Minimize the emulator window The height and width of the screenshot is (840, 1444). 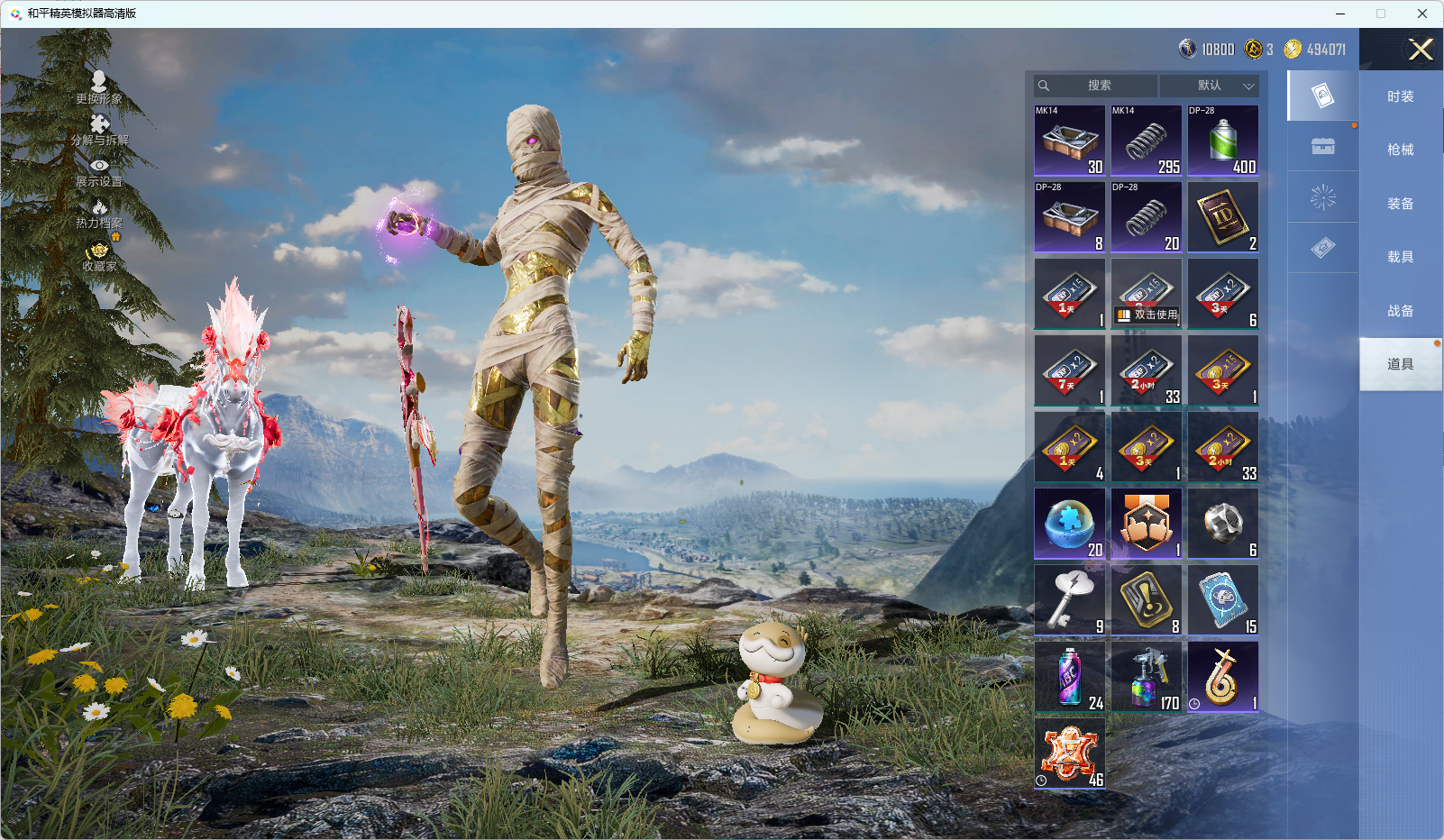coord(1340,14)
